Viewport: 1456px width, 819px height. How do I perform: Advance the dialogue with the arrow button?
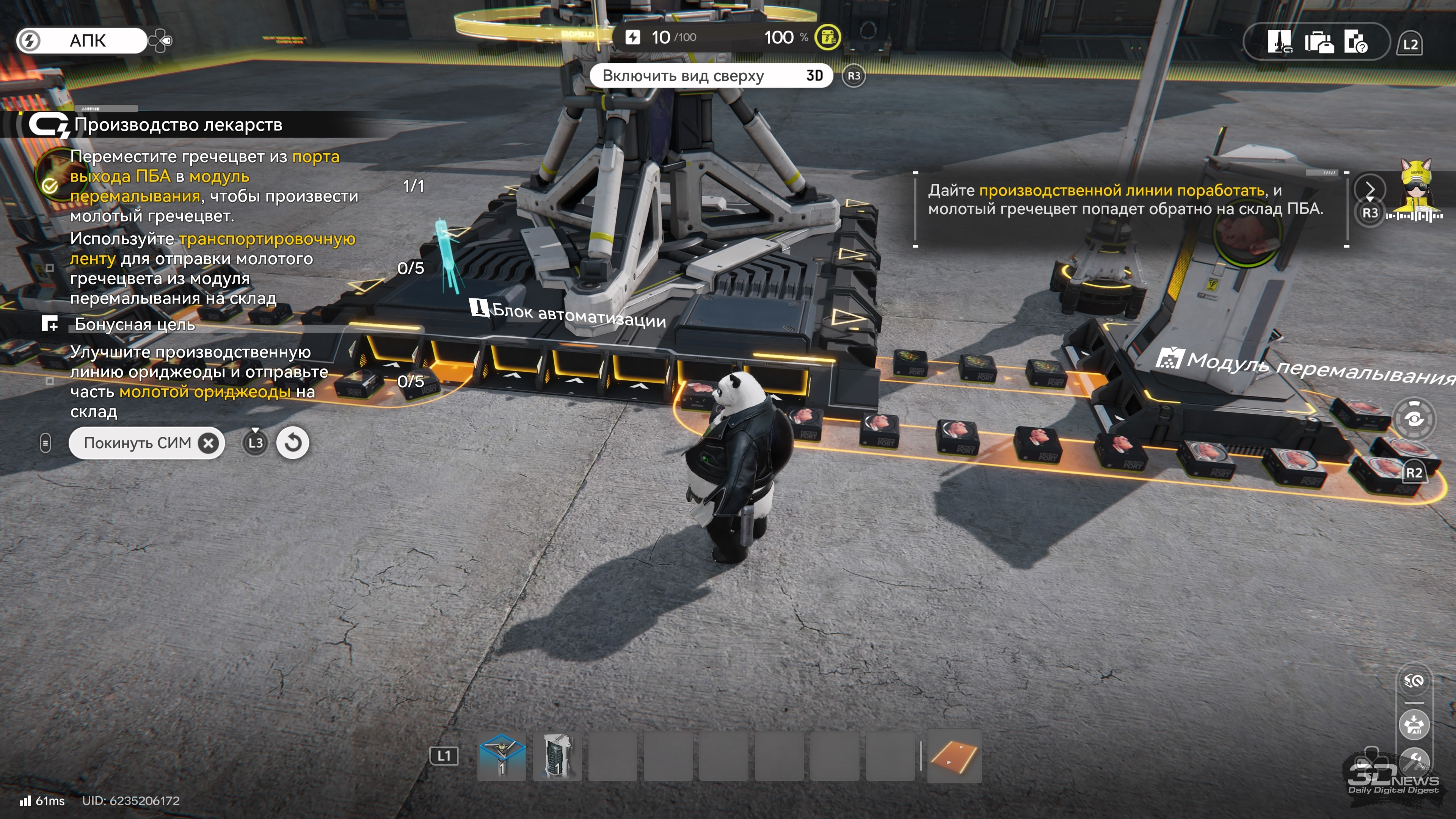[x=1370, y=189]
